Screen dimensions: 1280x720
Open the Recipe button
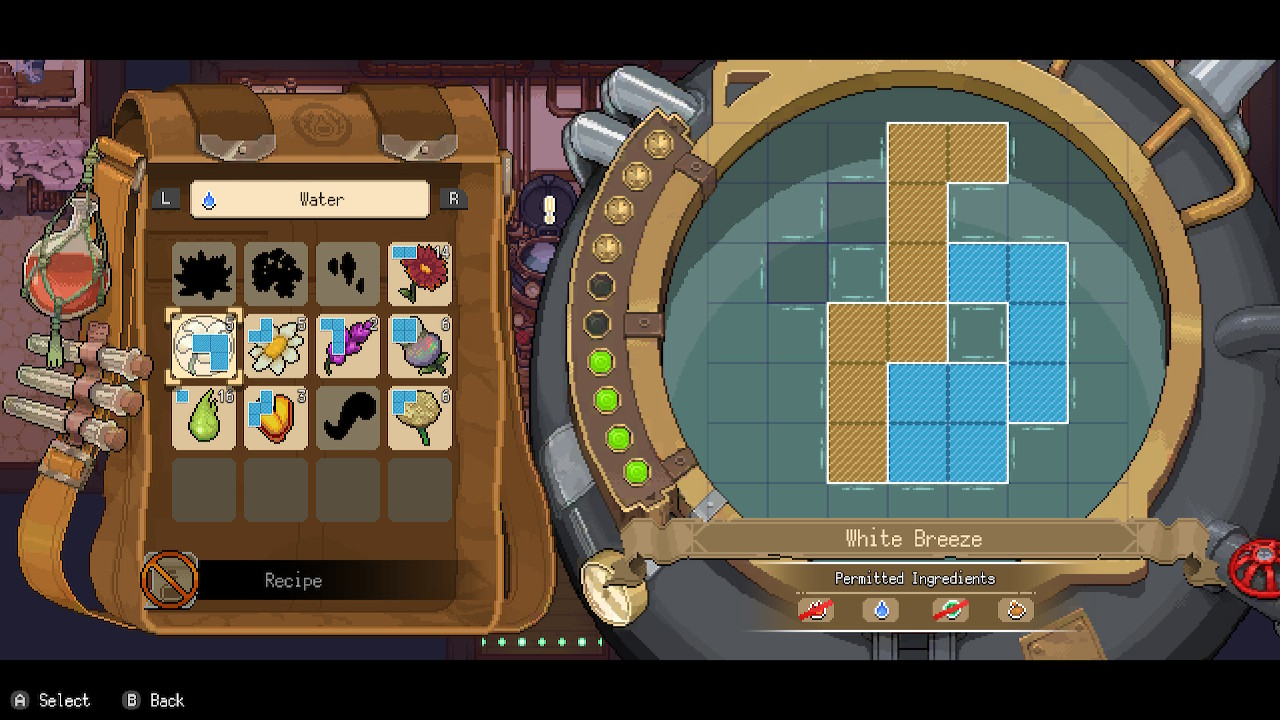(x=292, y=580)
